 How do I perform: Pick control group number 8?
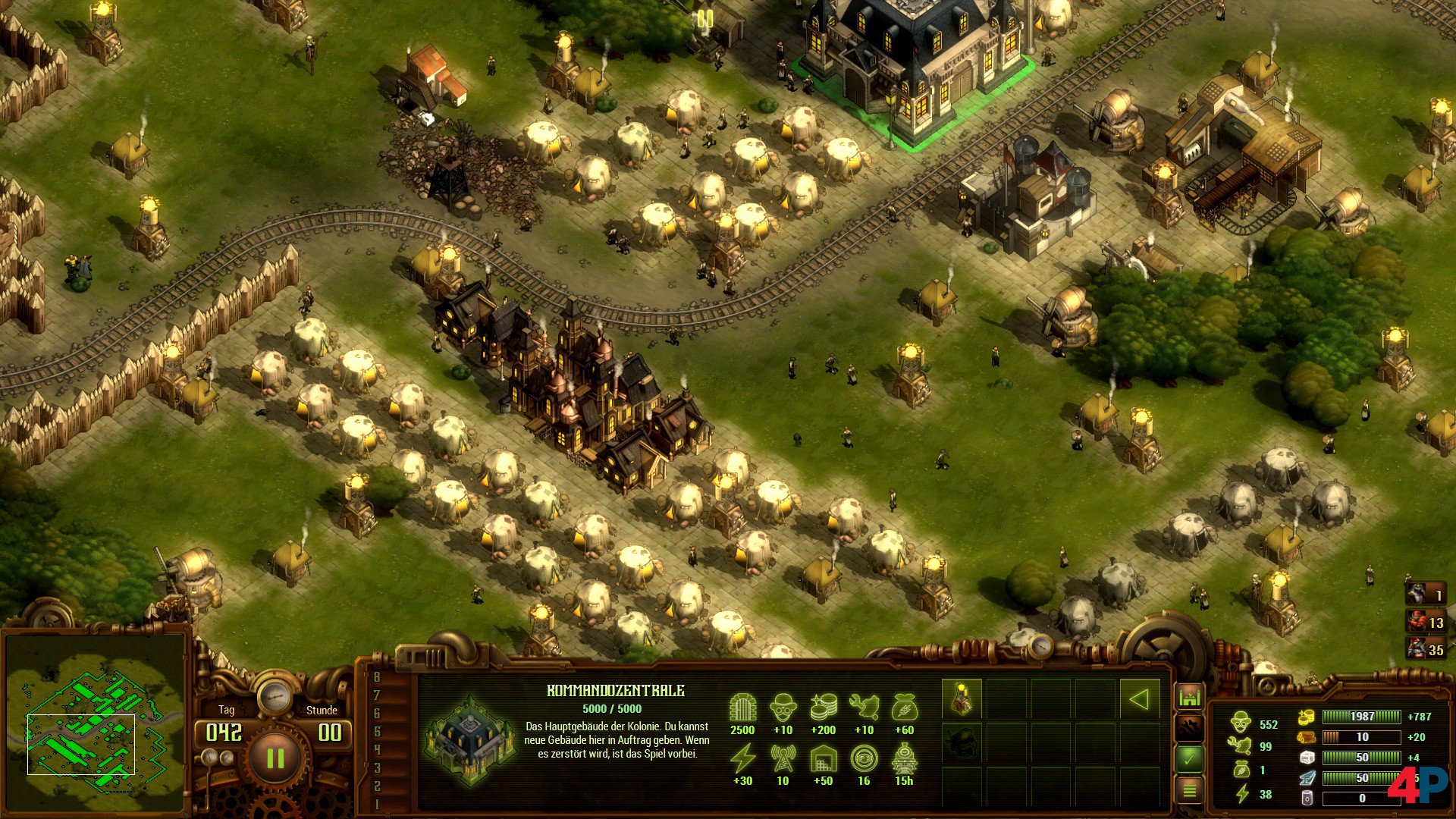click(x=377, y=677)
